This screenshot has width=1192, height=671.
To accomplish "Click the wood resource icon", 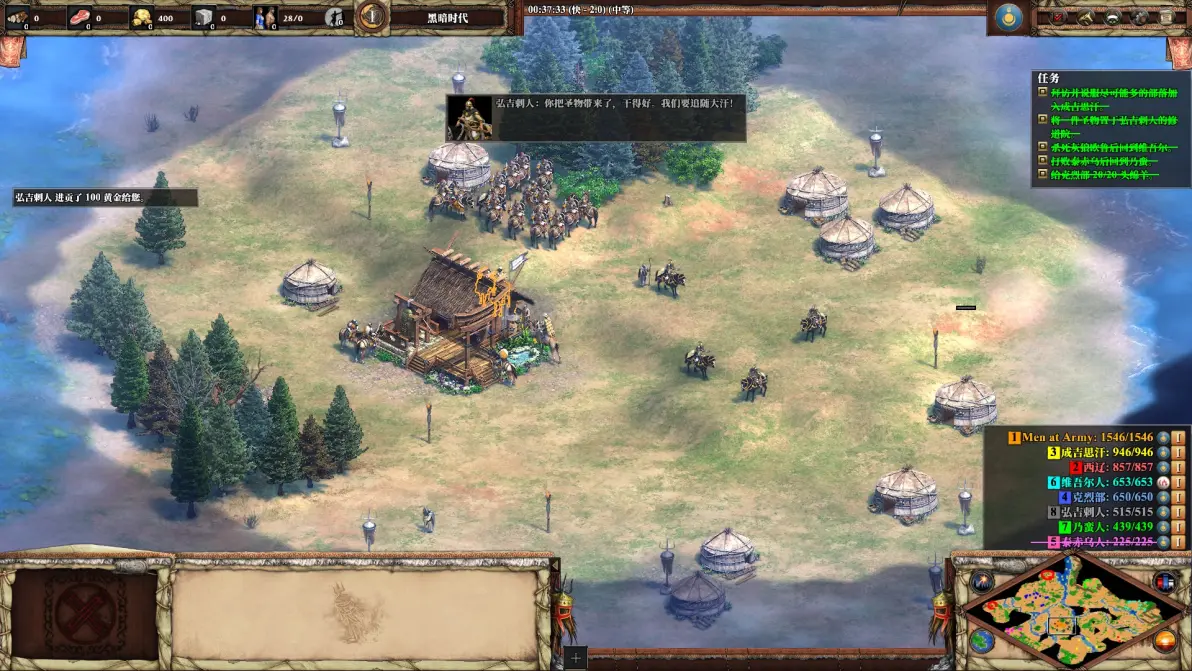I will pyautogui.click(x=17, y=16).
